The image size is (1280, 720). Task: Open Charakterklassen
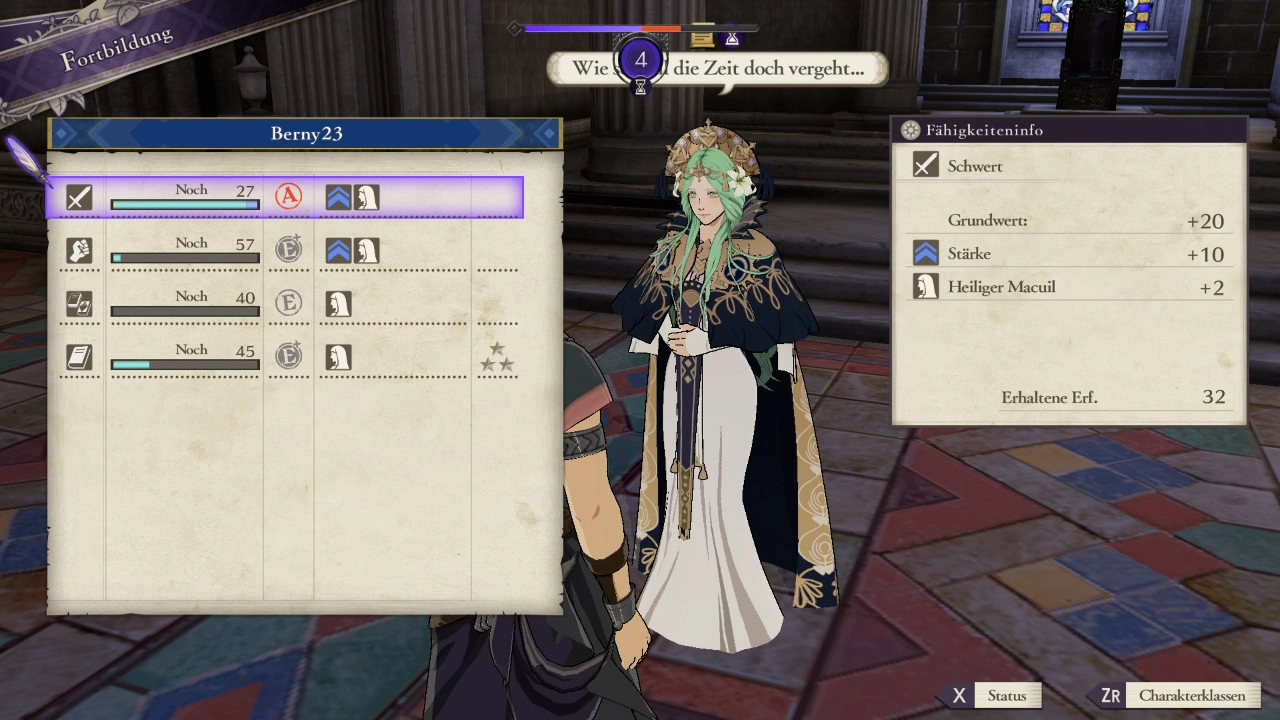1177,696
